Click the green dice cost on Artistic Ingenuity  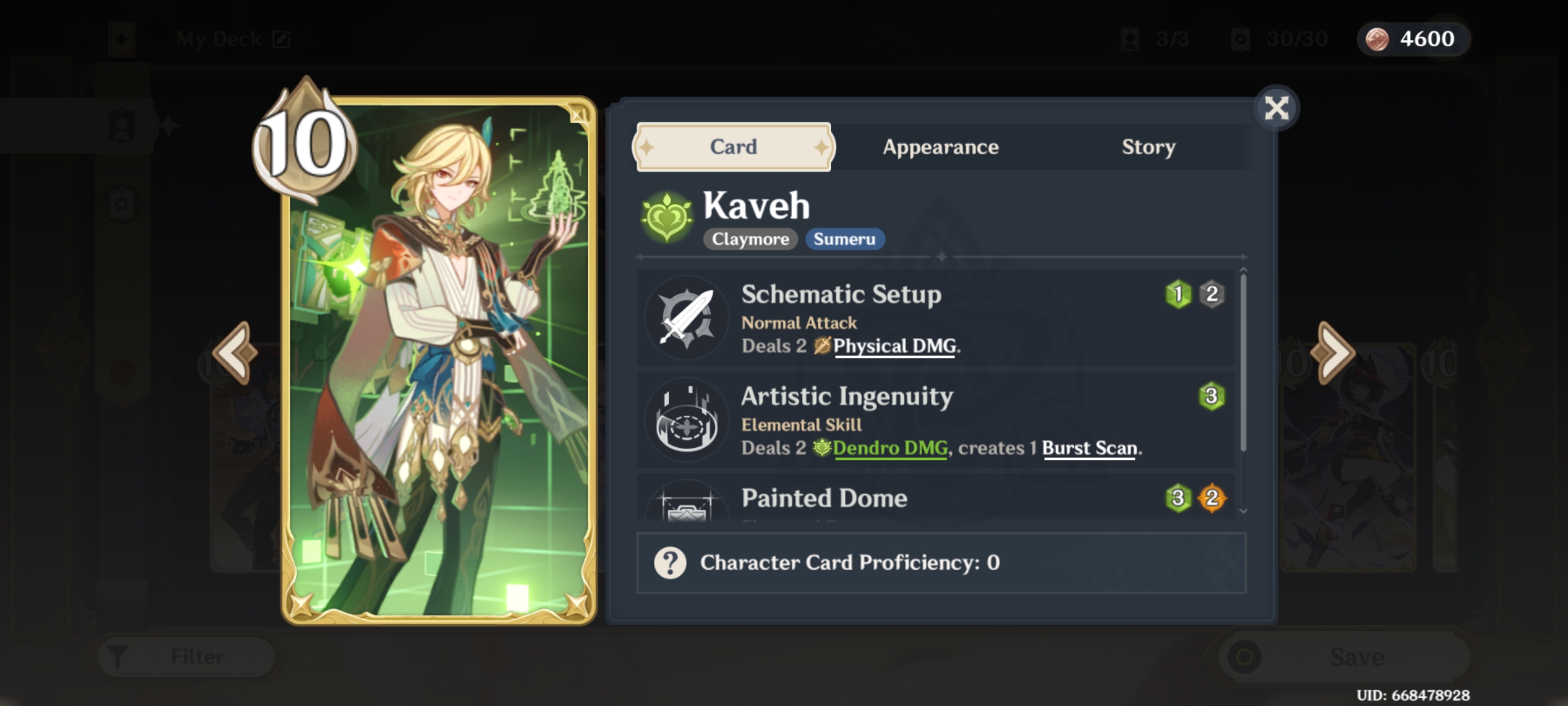pyautogui.click(x=1211, y=395)
